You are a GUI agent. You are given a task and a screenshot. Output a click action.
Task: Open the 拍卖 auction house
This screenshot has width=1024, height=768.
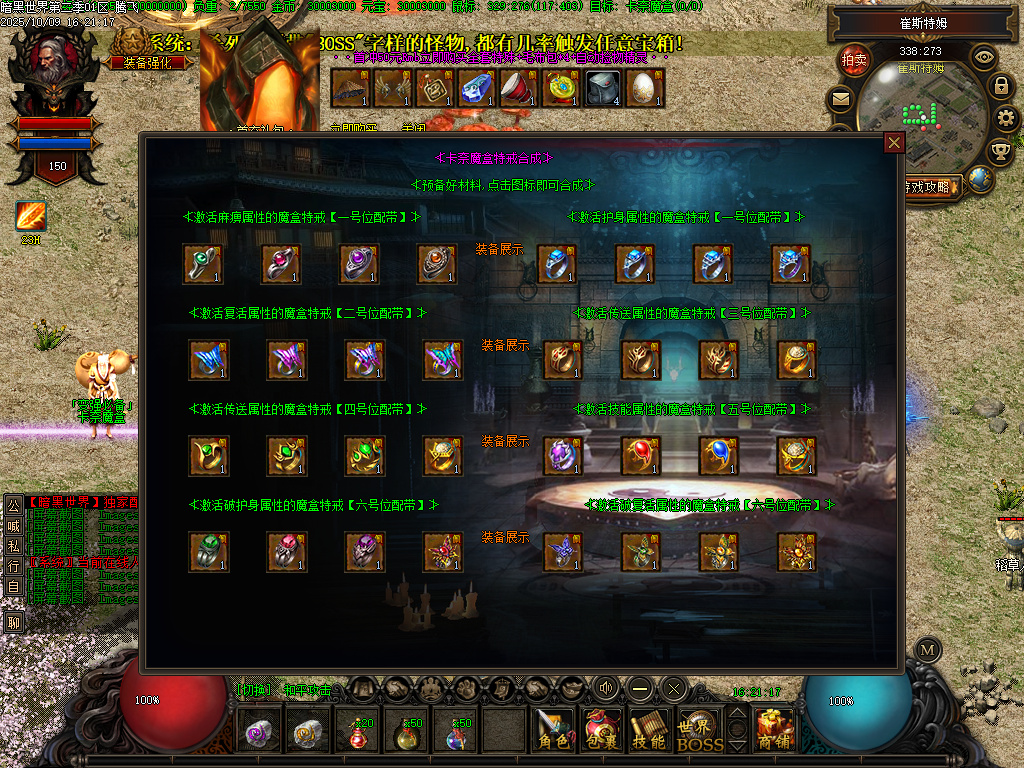point(854,60)
